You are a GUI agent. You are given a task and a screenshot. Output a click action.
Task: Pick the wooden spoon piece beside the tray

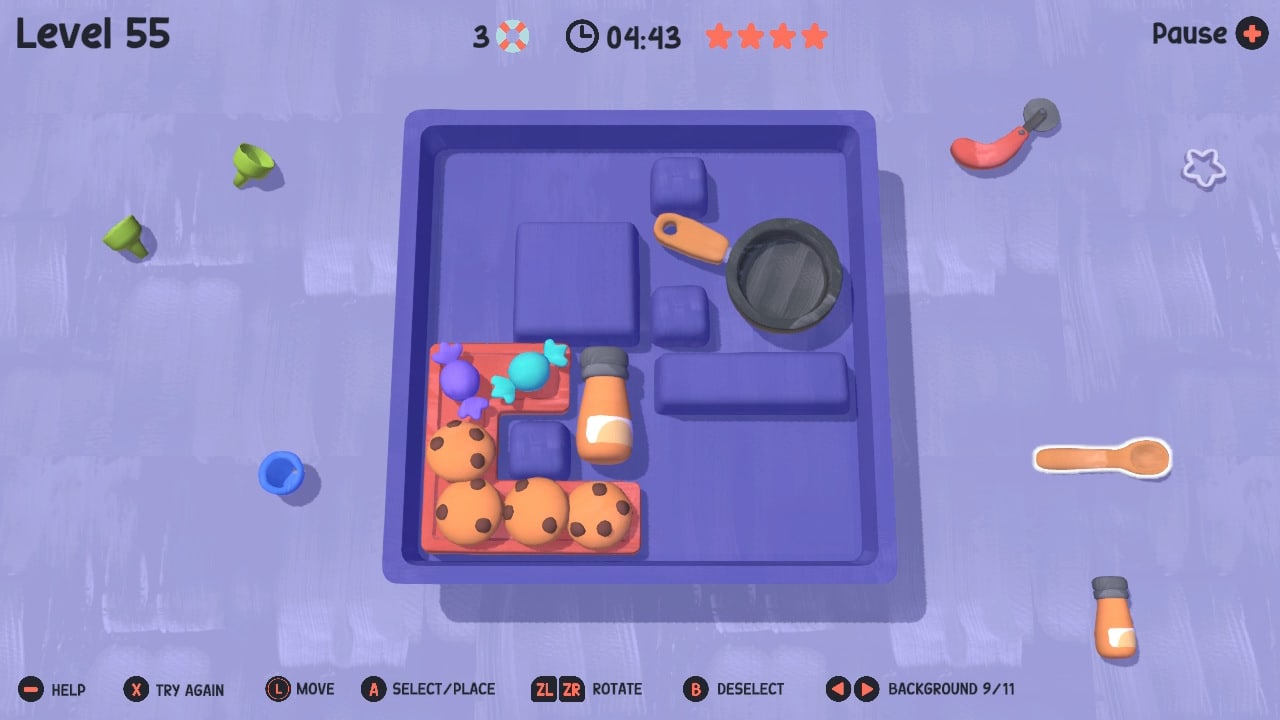[x=1100, y=457]
